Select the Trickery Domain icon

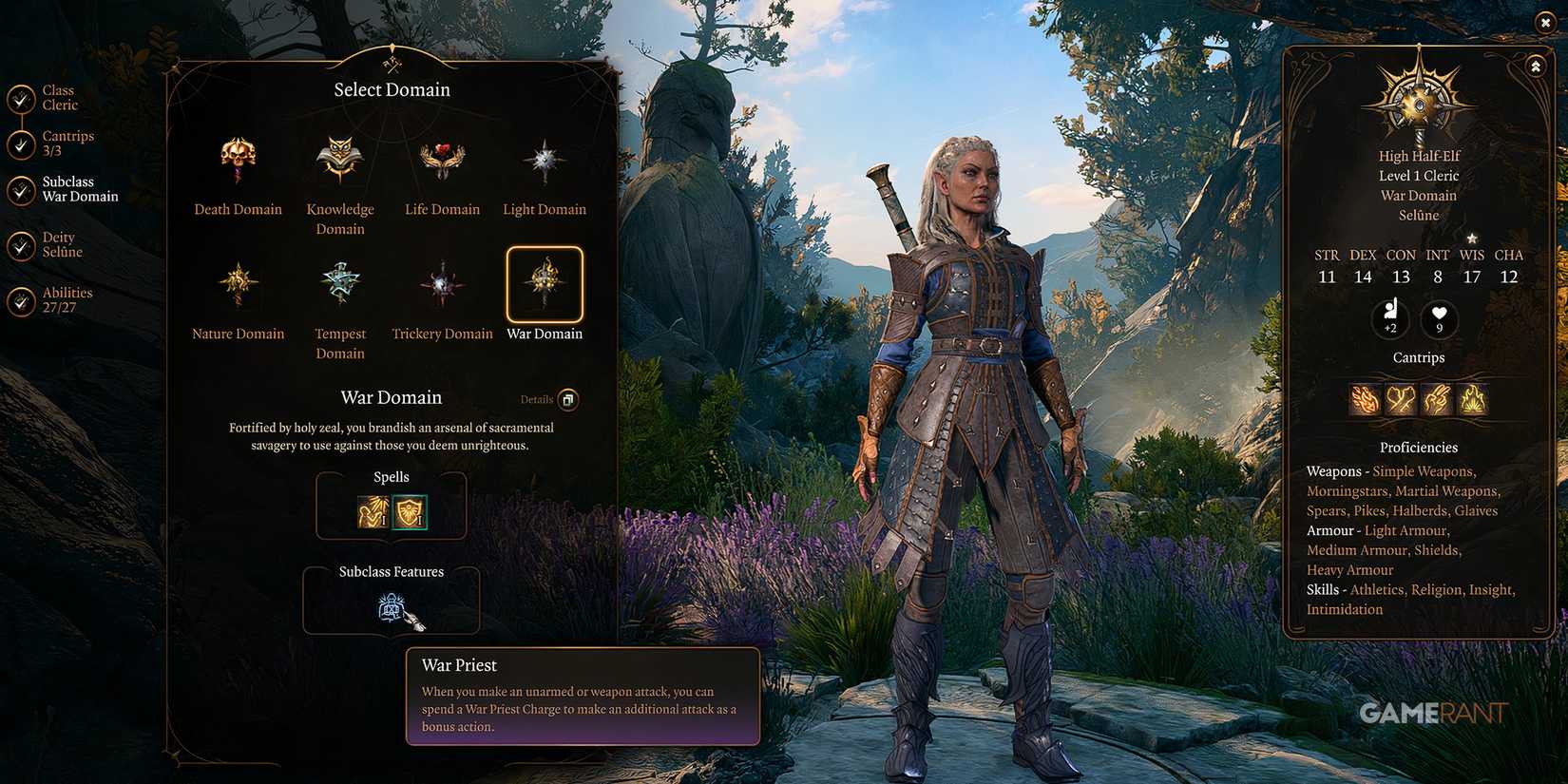click(x=441, y=283)
